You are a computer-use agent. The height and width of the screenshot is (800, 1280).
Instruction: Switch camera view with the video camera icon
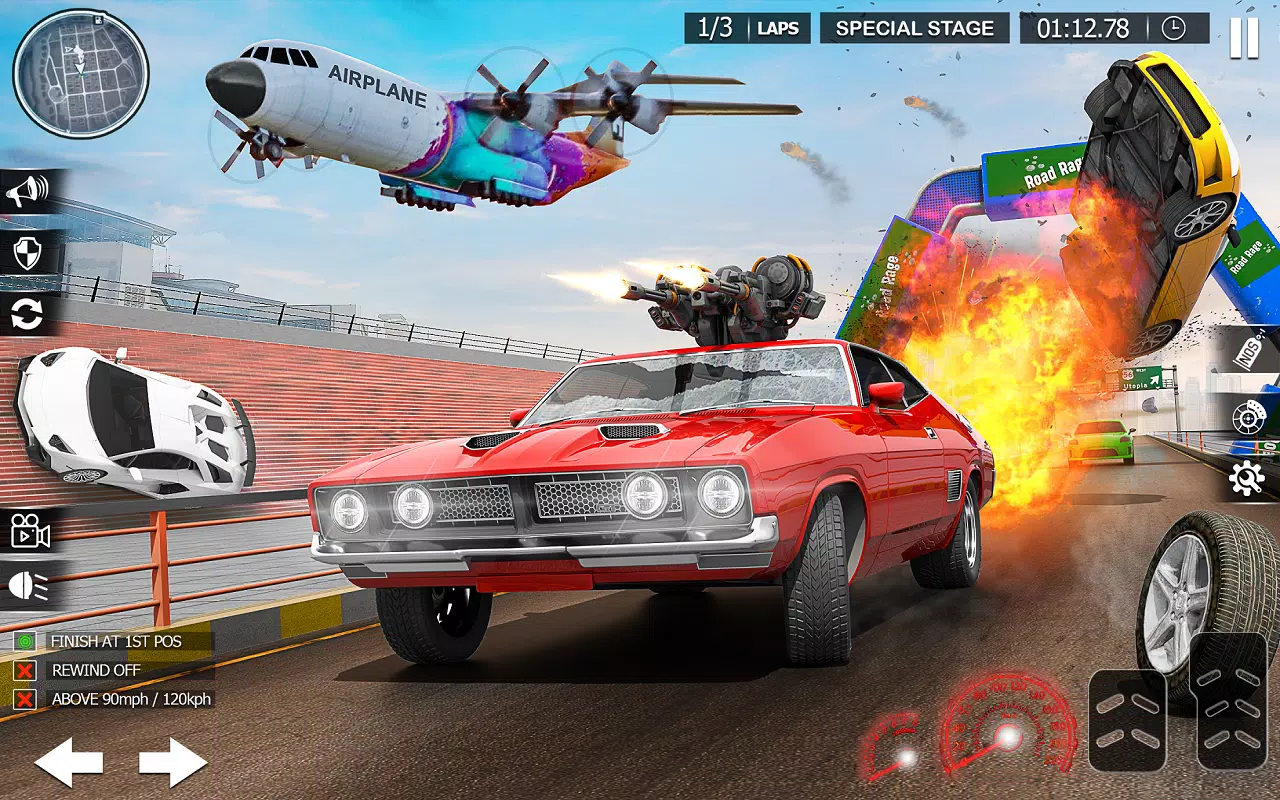point(30,531)
